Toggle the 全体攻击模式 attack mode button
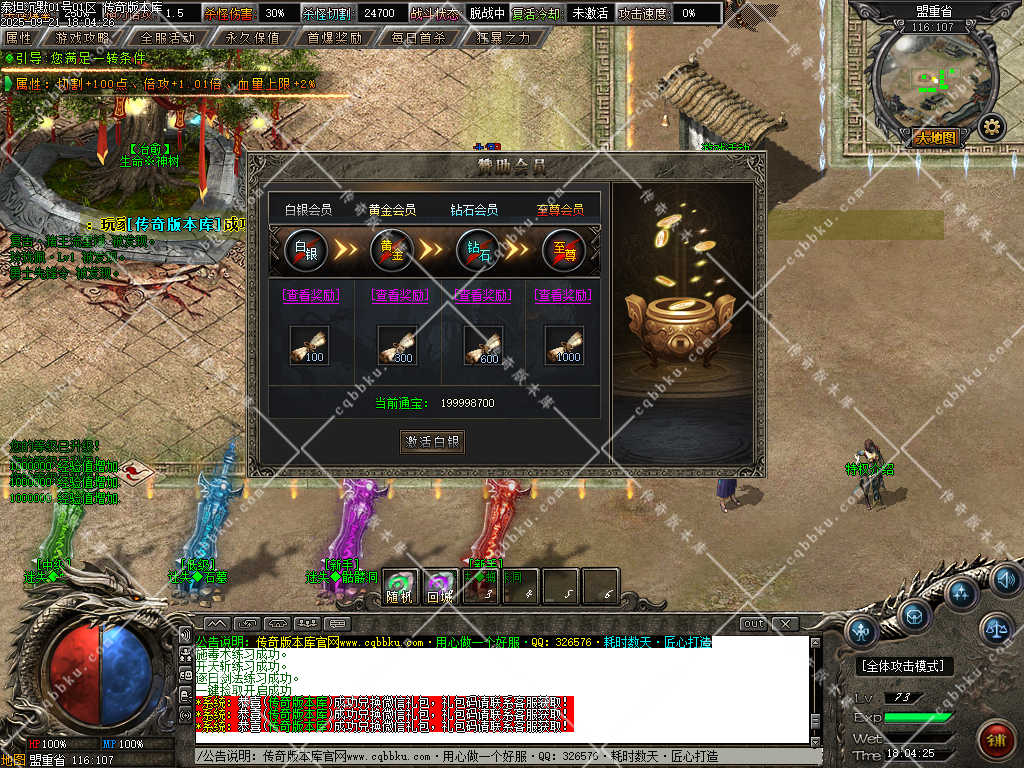The image size is (1024, 768). pos(904,666)
